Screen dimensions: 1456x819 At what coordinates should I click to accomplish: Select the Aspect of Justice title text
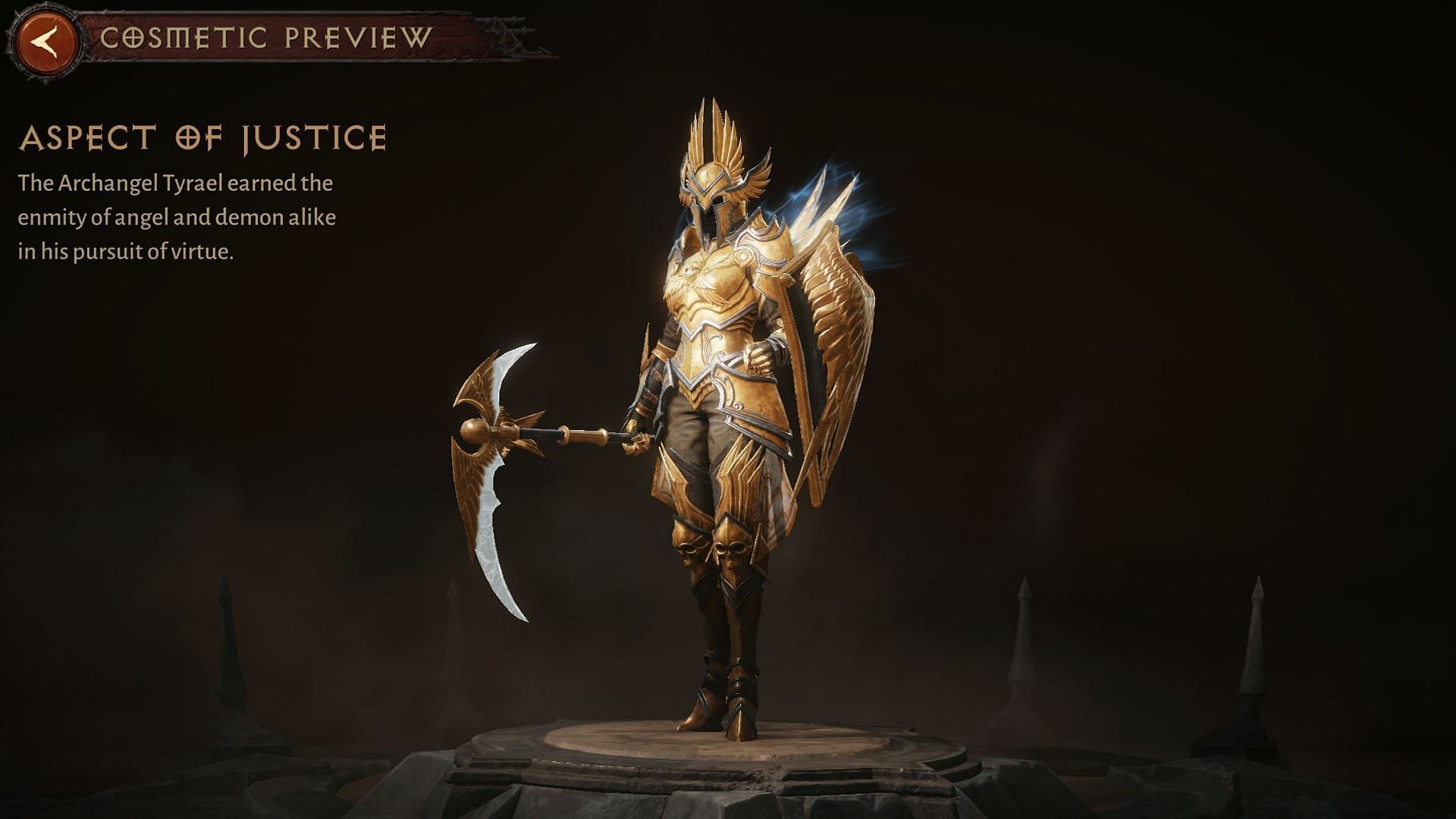pos(205,138)
